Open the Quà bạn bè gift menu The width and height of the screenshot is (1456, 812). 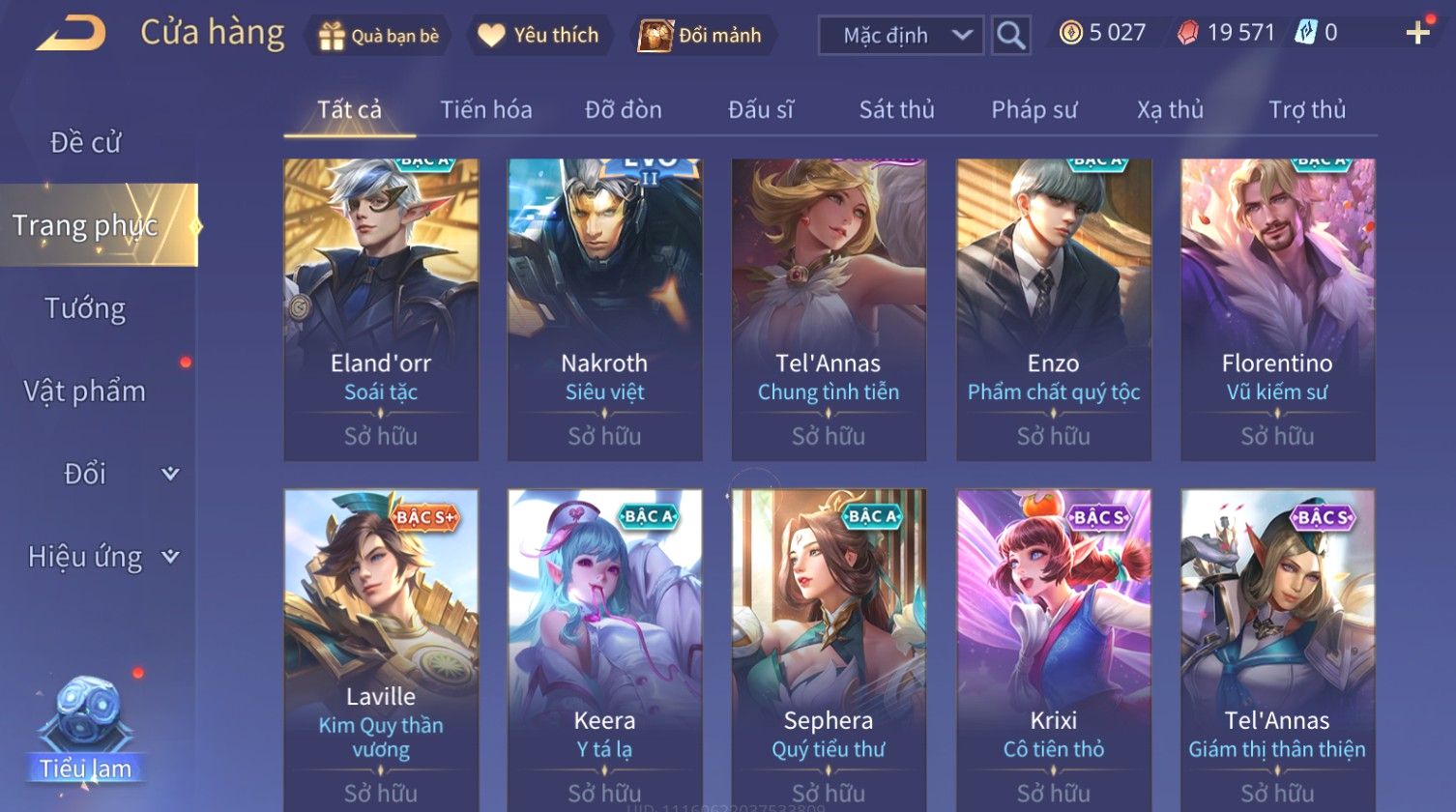[x=378, y=36]
